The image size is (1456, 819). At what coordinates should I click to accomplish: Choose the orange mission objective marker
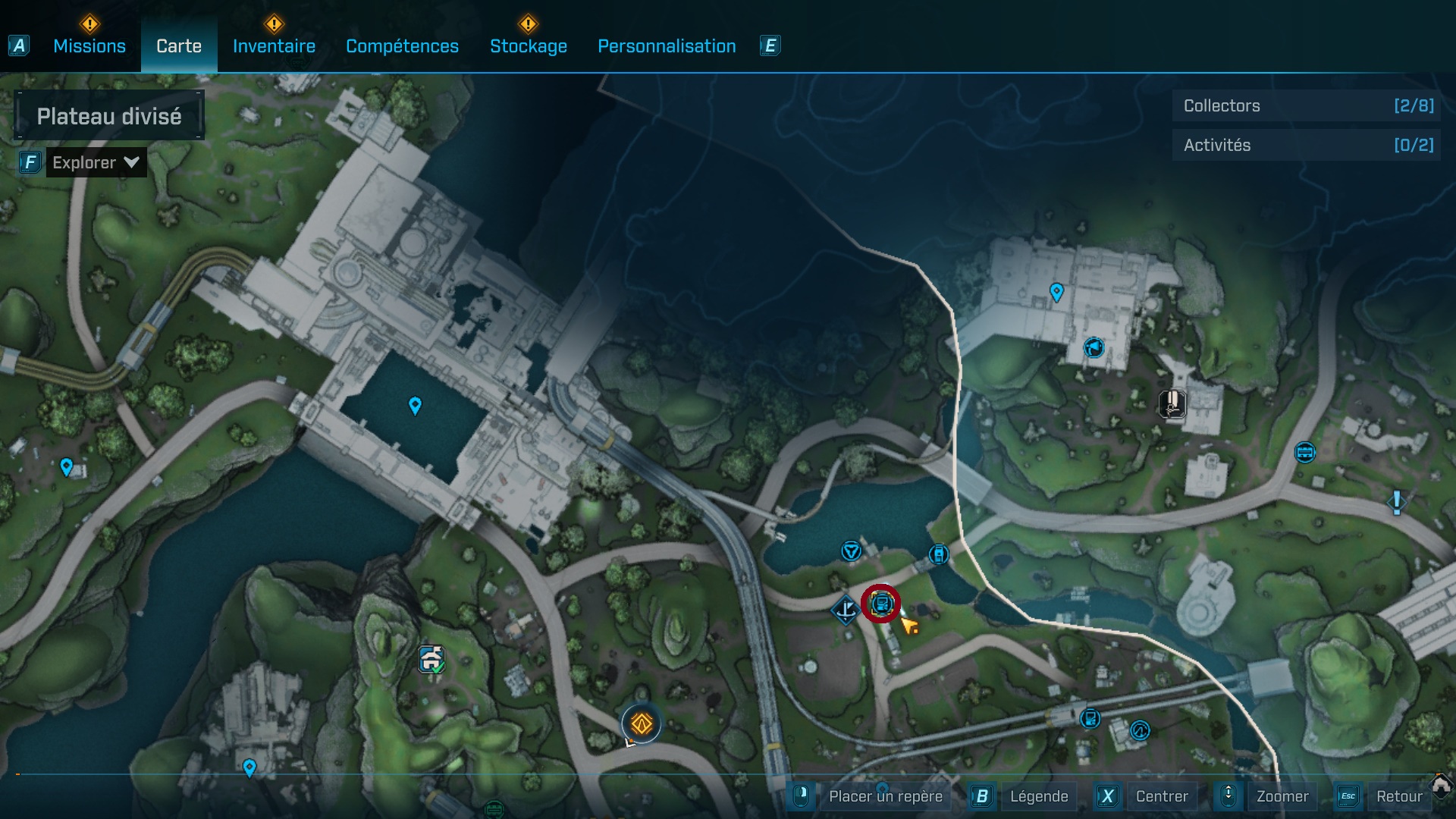642,724
